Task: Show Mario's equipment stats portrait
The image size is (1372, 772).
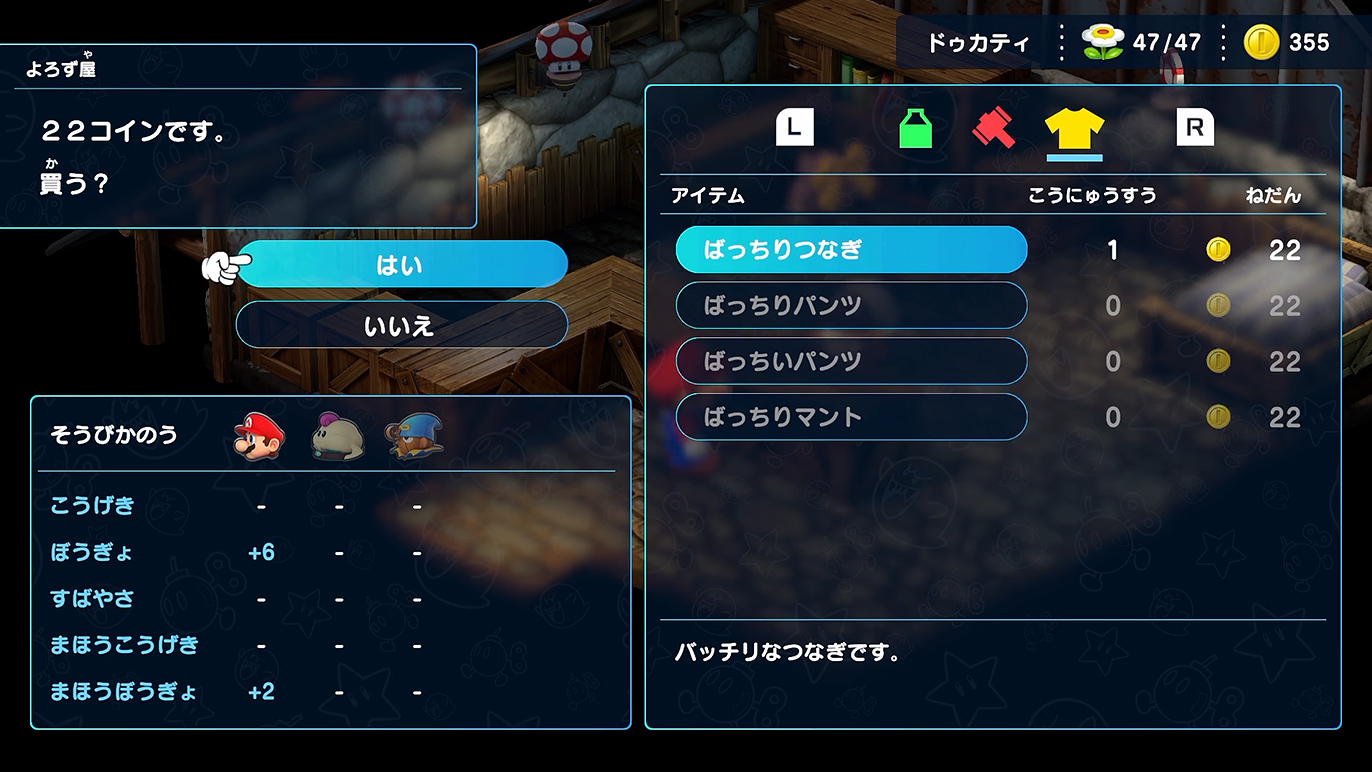Action: pos(260,436)
